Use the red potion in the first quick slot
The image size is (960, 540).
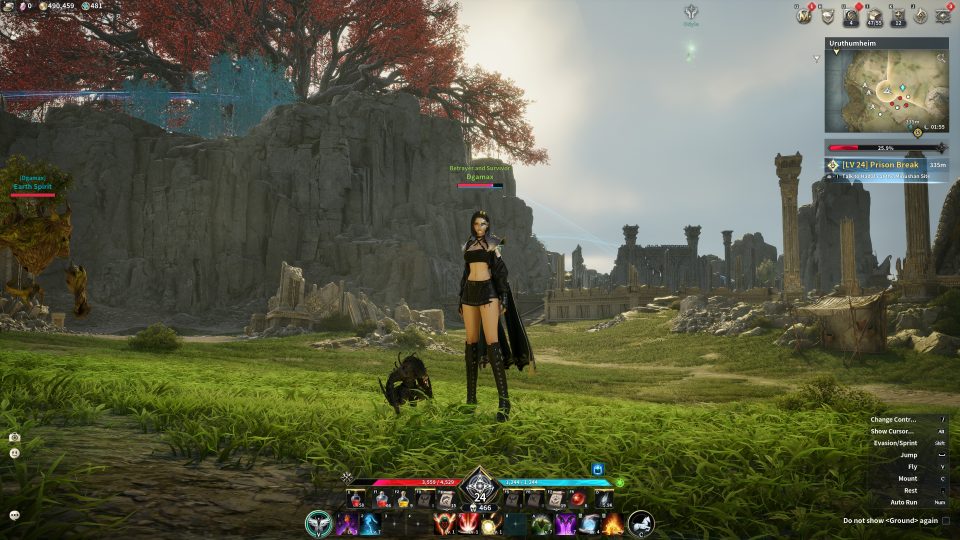pos(356,499)
